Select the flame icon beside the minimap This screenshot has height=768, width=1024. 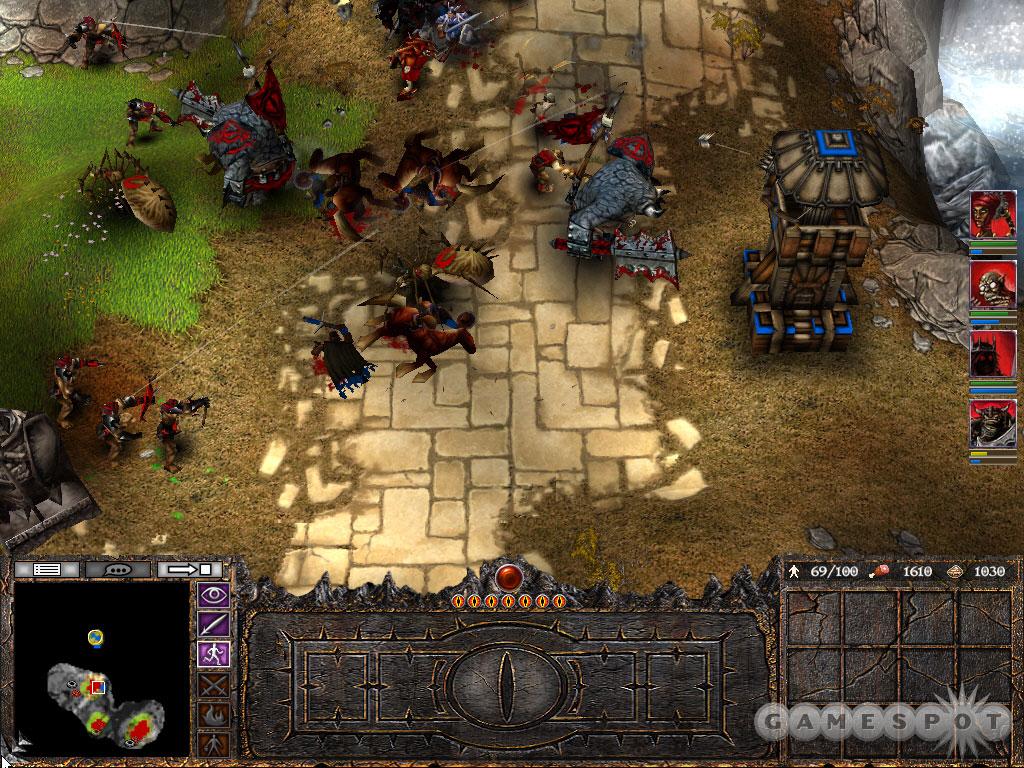[216, 714]
